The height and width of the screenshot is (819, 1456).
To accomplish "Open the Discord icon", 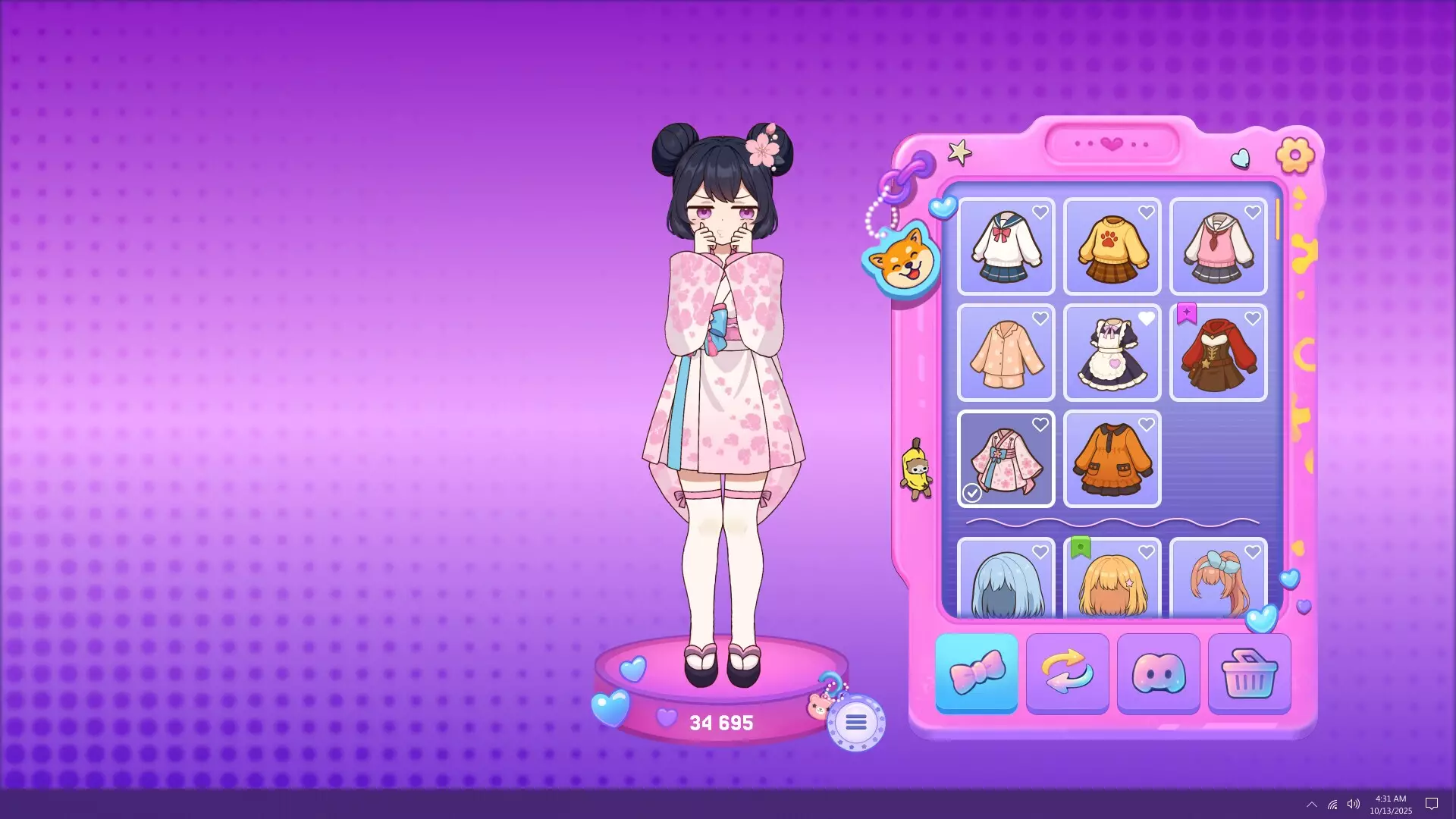I will 1158,673.
